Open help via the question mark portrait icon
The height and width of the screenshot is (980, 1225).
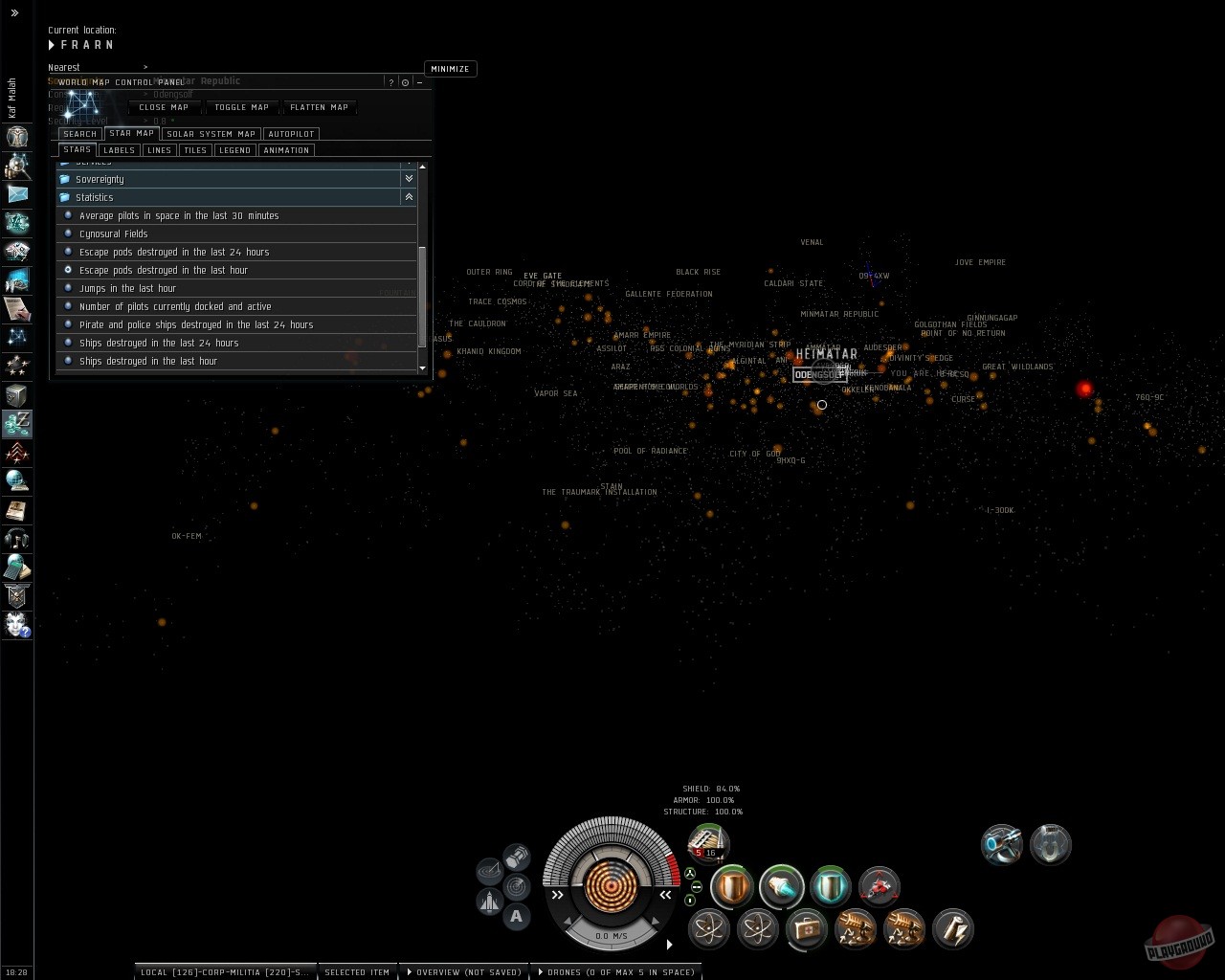coord(17,625)
